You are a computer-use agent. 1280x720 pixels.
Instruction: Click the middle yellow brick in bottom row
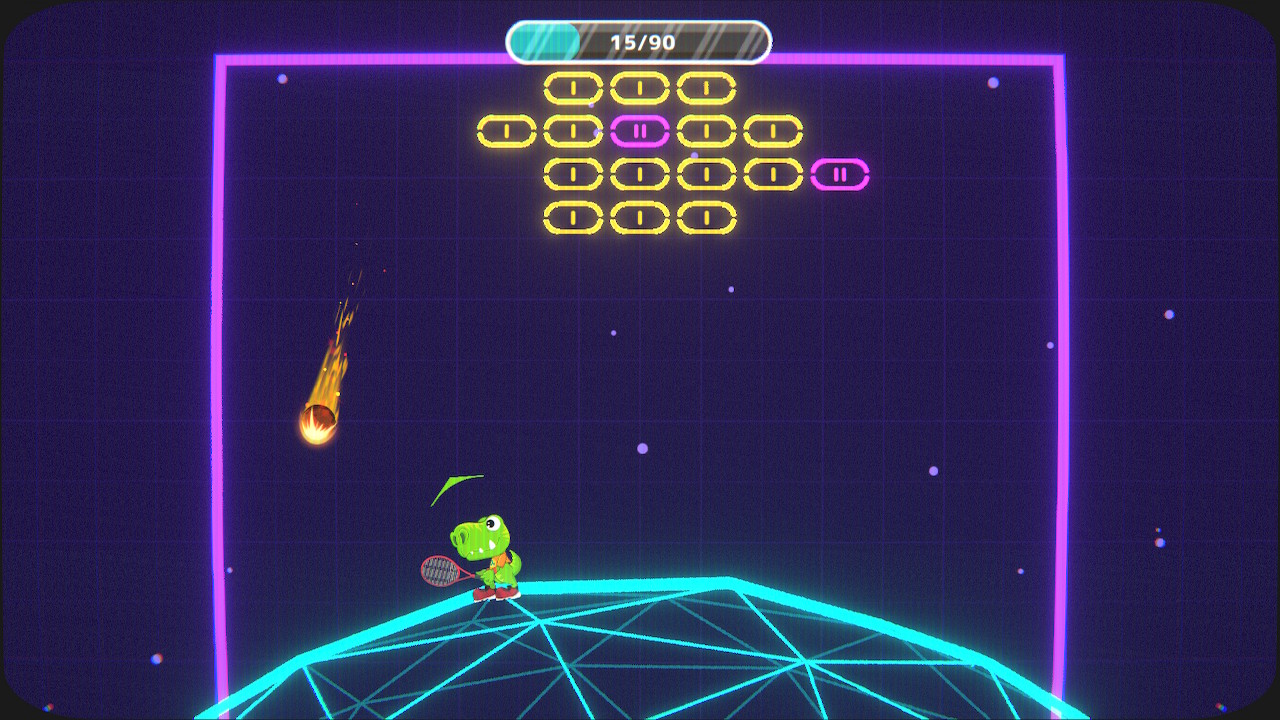pyautogui.click(x=638, y=215)
